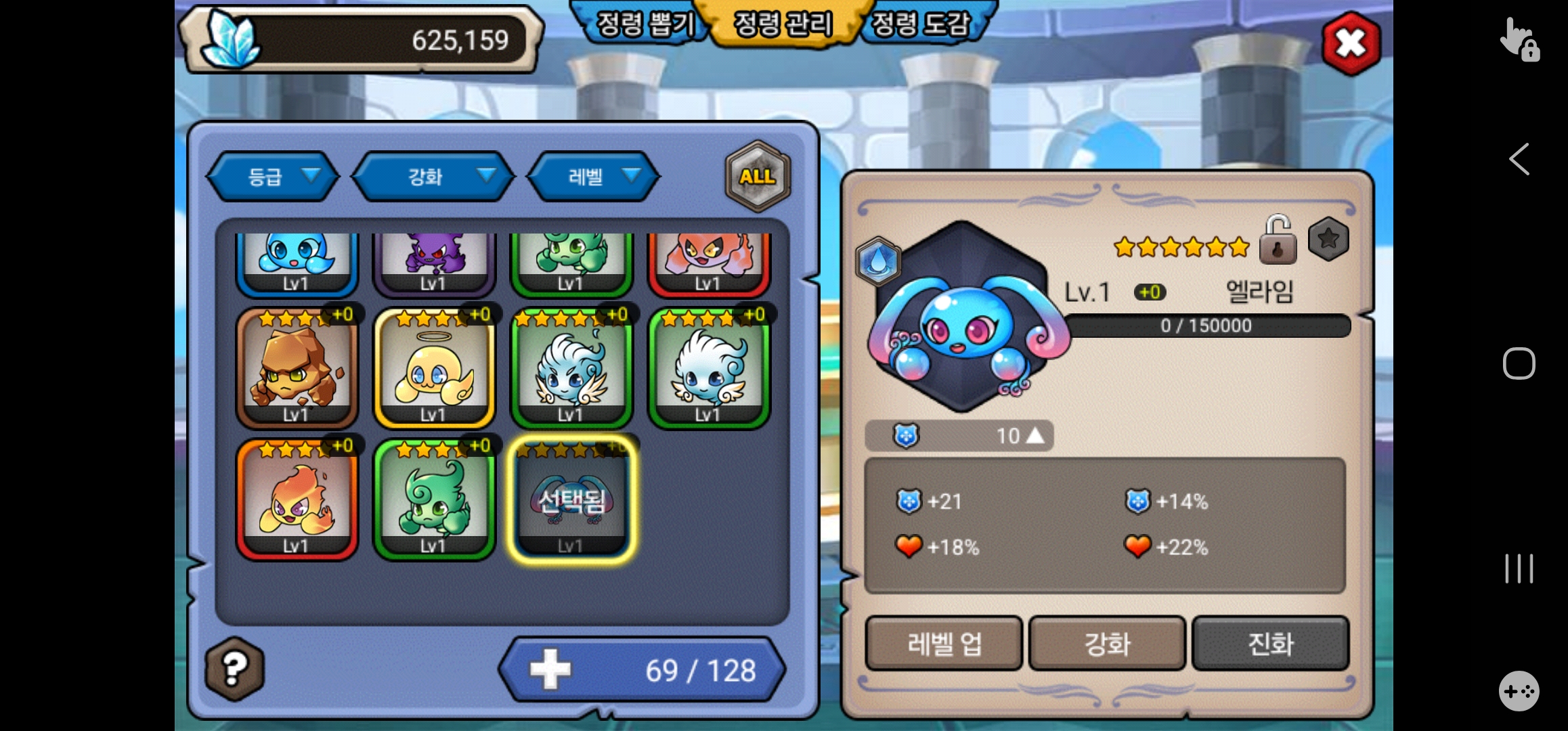
Task: Tap the 강화 enhance button
Action: [x=1107, y=643]
